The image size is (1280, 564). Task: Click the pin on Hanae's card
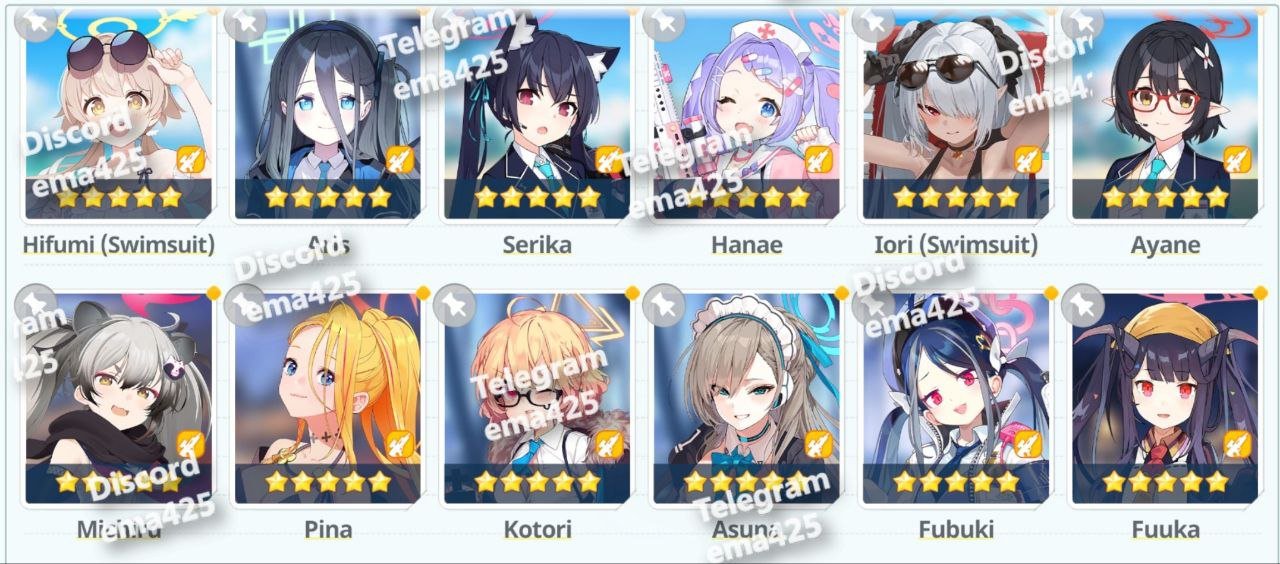(x=663, y=21)
